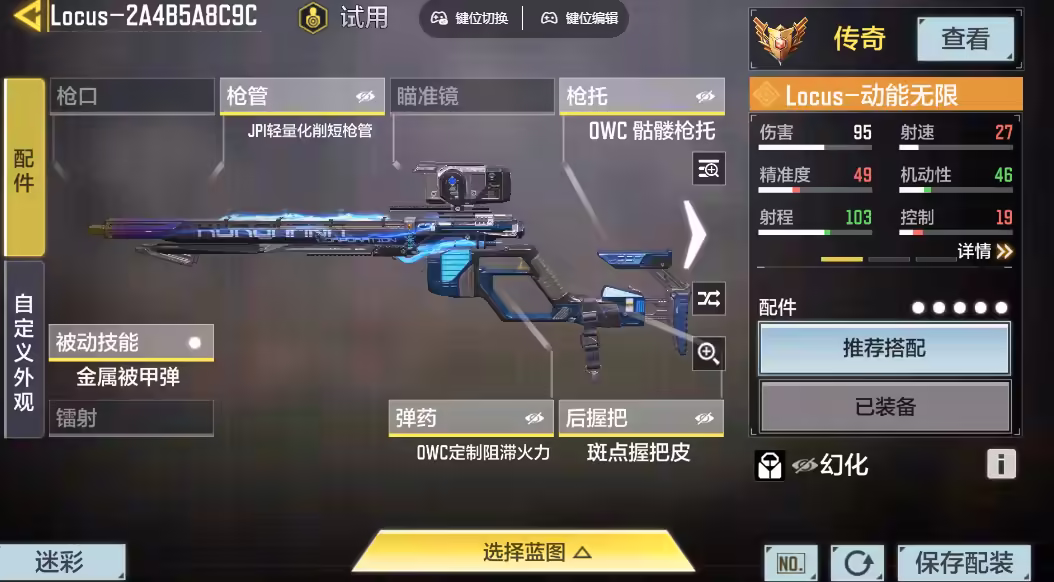
Task: Expand the 详情 stat details
Action: click(x=985, y=251)
